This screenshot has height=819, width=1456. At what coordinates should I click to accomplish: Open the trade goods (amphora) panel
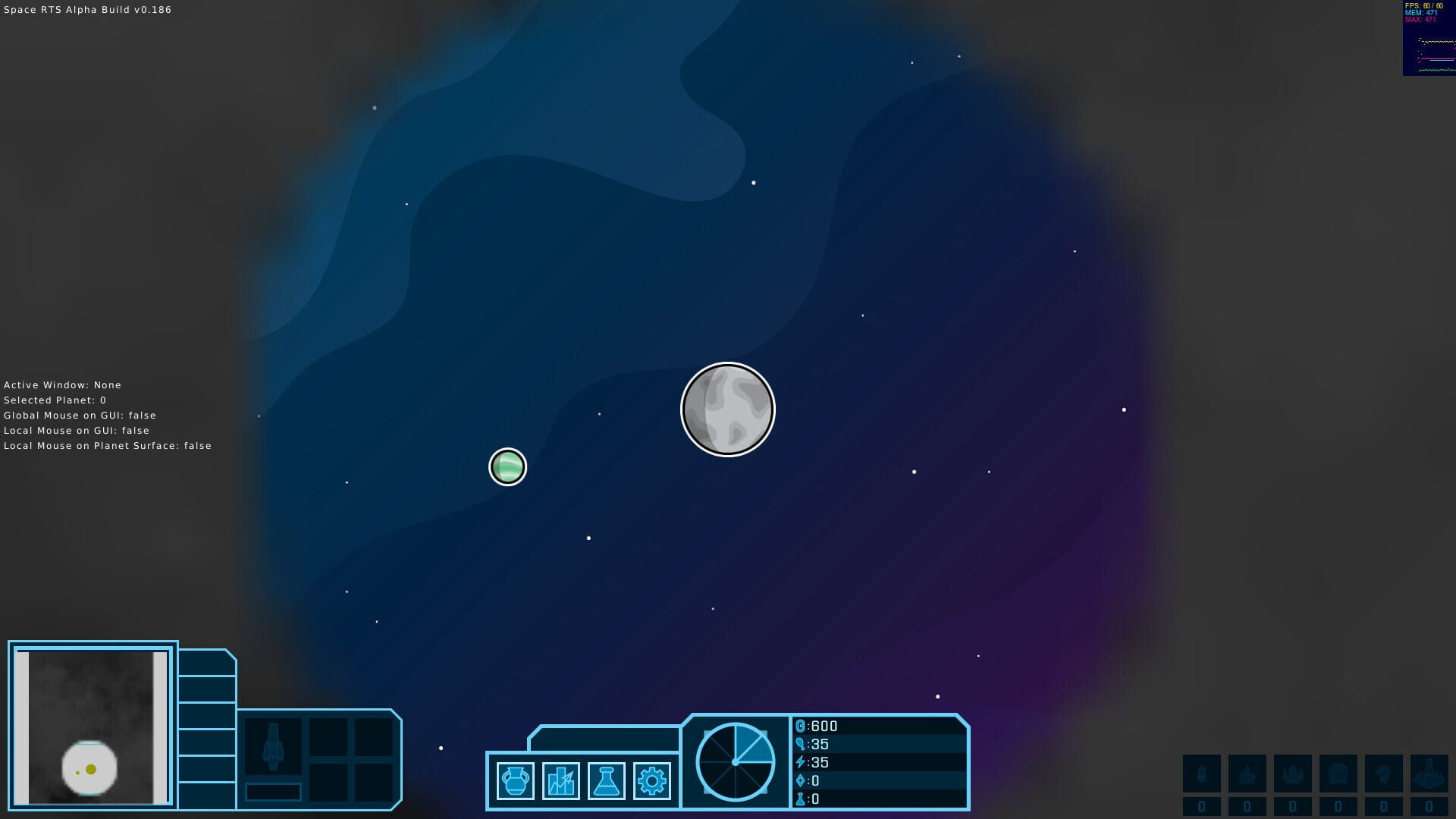click(515, 780)
